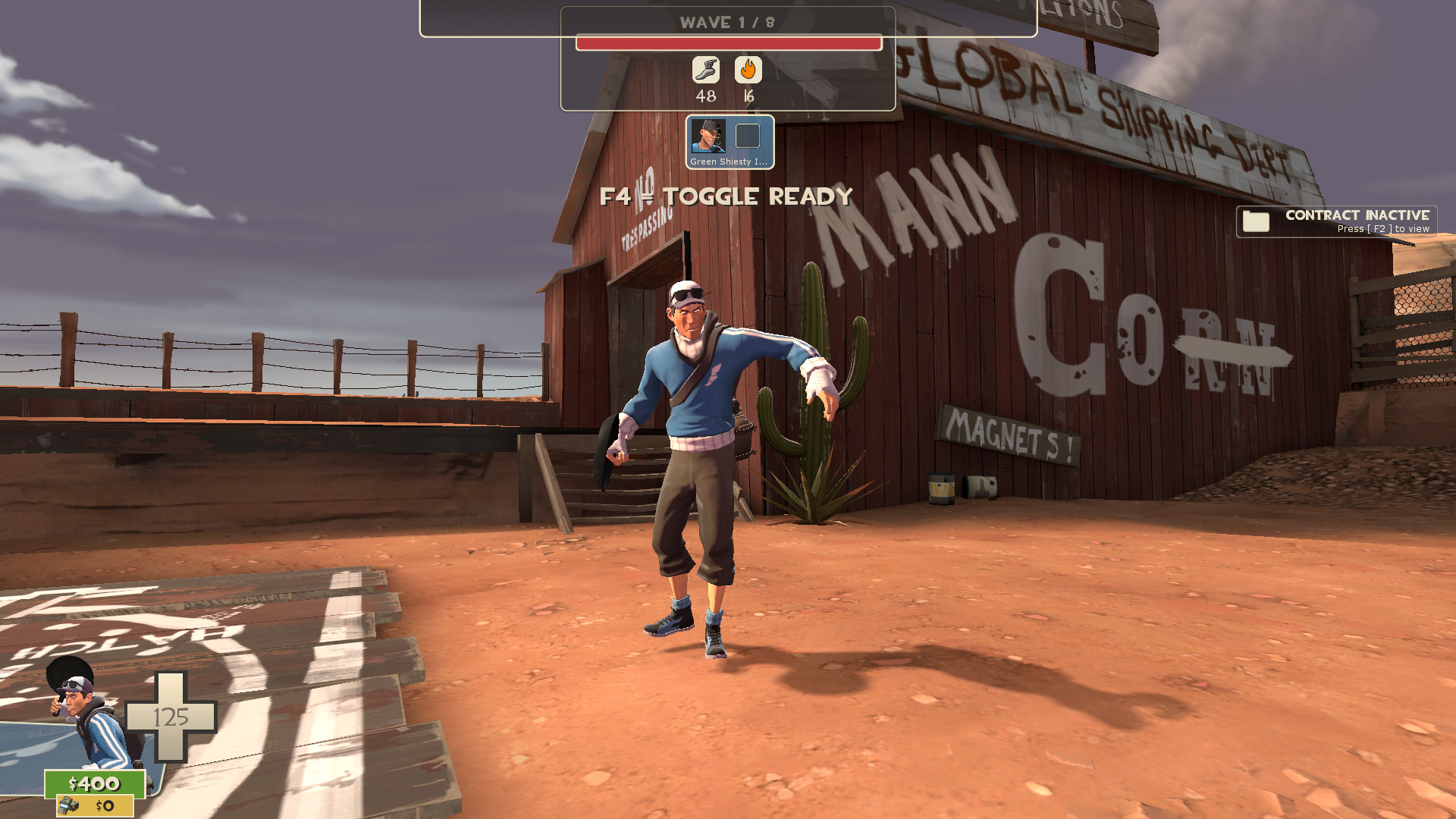Click the empty loadout slot beside the Scout avatar
1456x819 pixels.
pos(748,136)
